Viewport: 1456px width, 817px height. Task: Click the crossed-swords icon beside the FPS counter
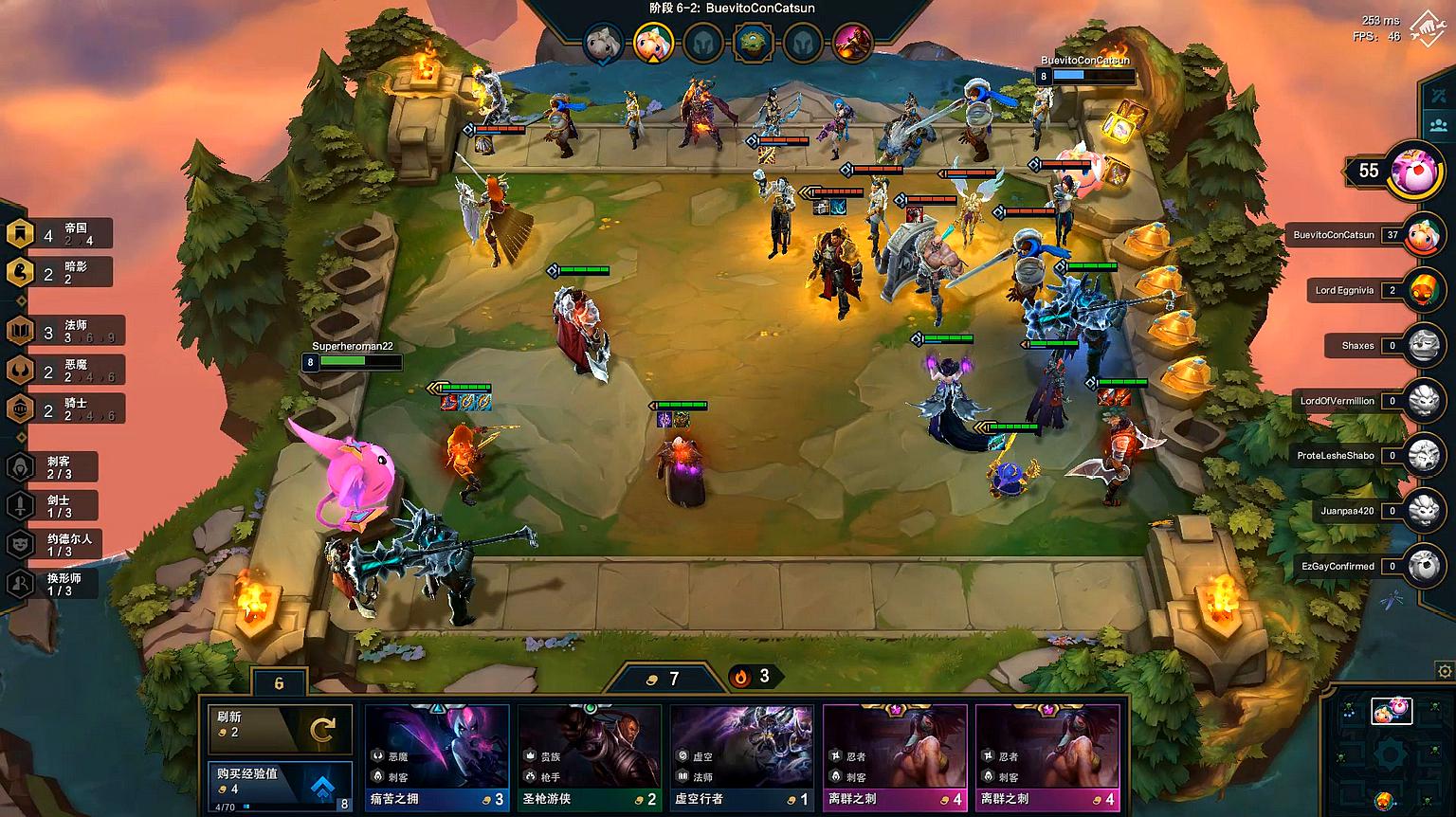[1427, 27]
